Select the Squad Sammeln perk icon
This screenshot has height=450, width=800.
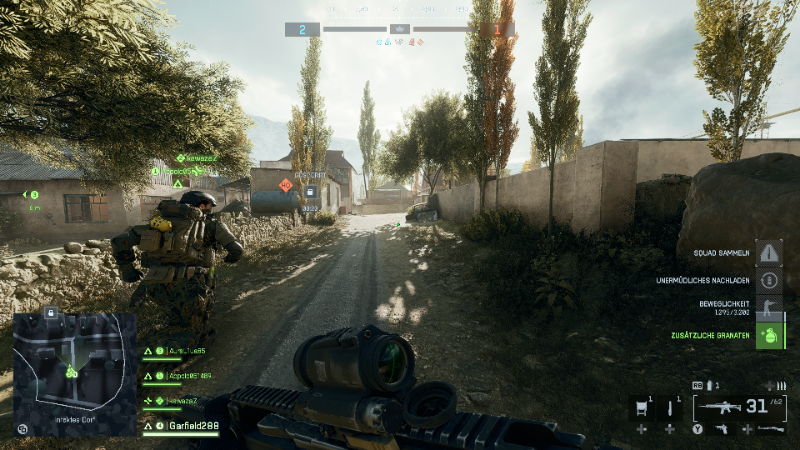click(768, 254)
